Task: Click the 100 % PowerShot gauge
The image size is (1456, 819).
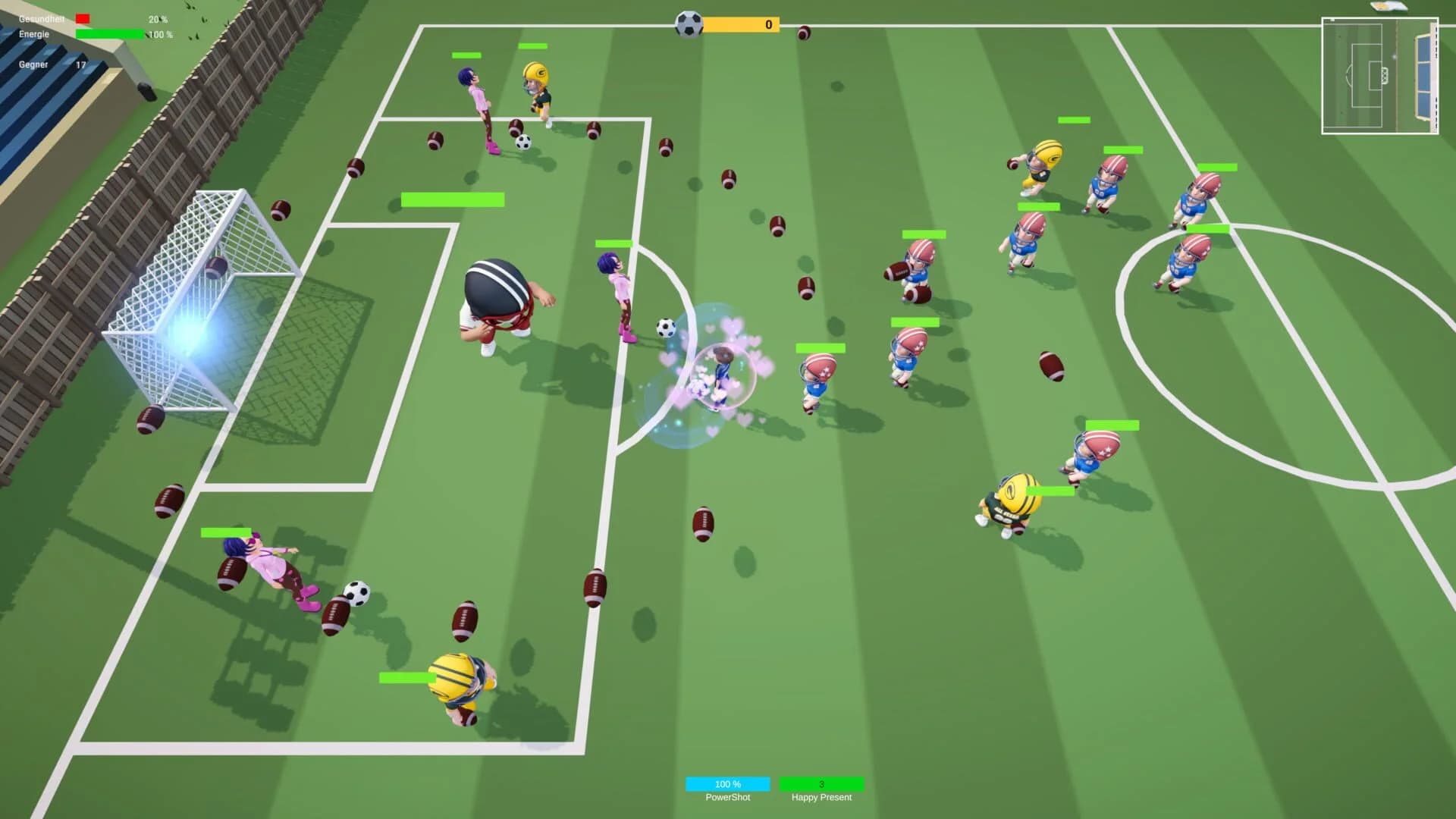Action: click(727, 784)
